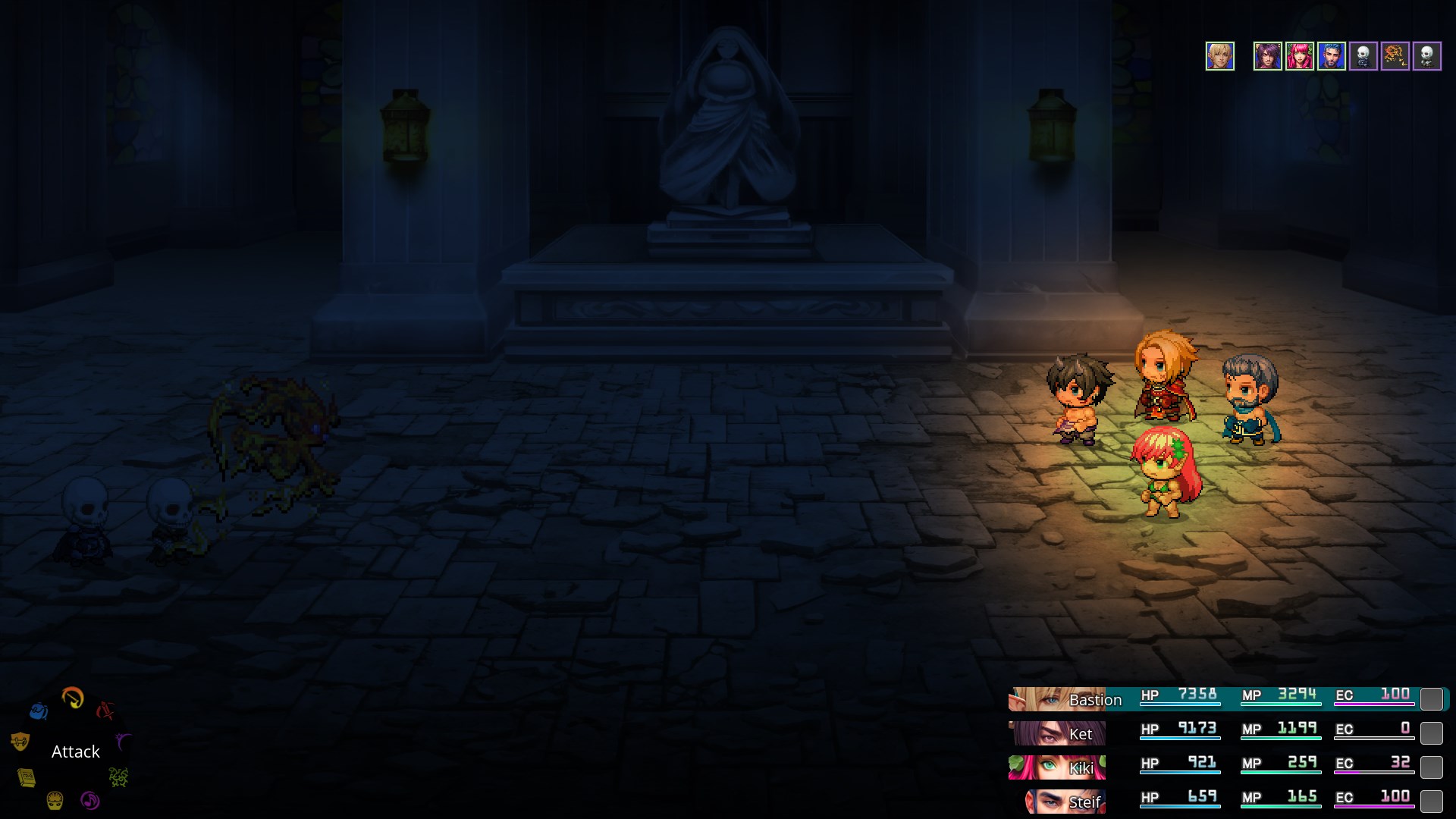Select Bastion's party status row
Image resolution: width=1456 pixels, height=819 pixels.
click(1228, 698)
